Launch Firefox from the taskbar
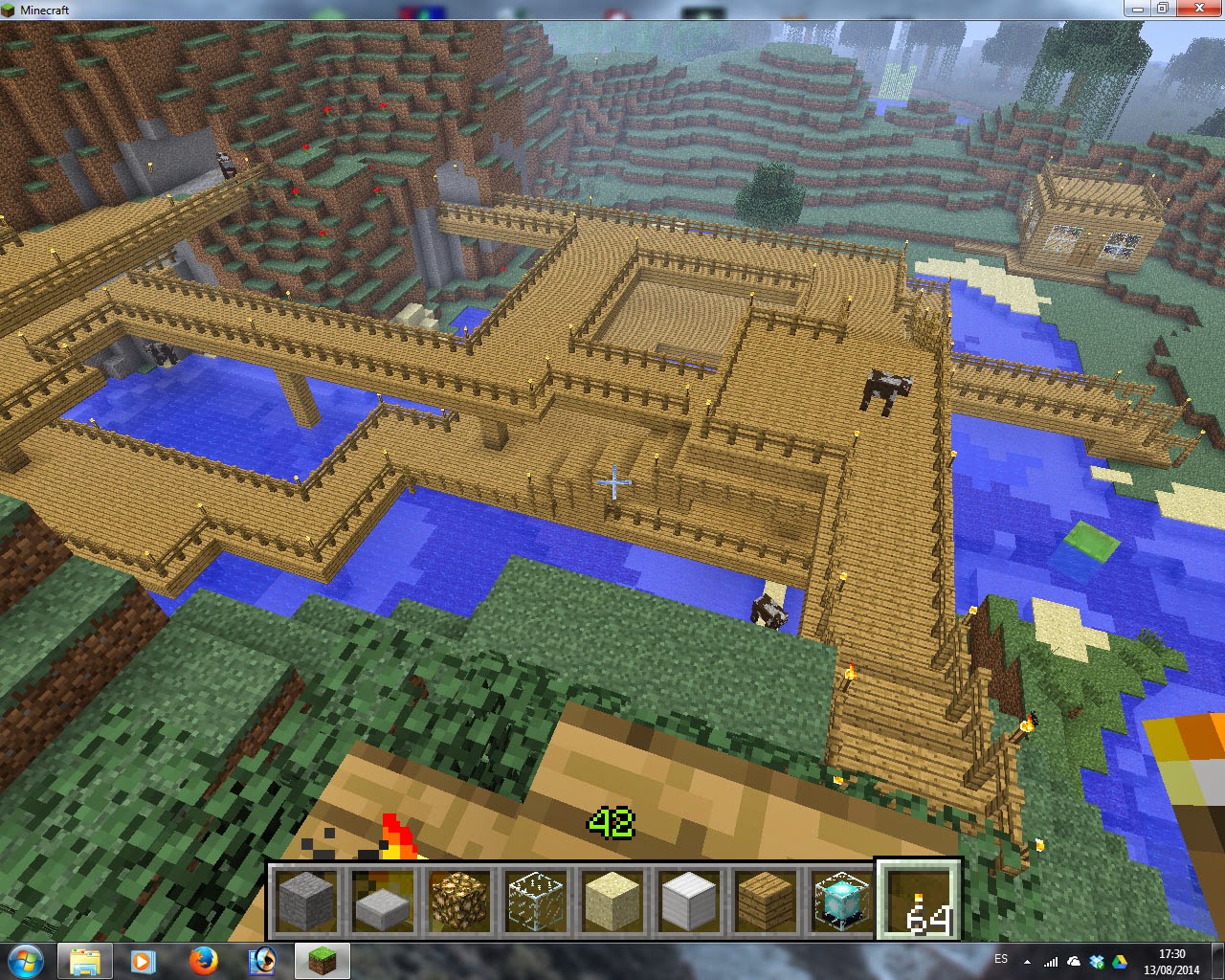The height and width of the screenshot is (980, 1225). tap(204, 961)
